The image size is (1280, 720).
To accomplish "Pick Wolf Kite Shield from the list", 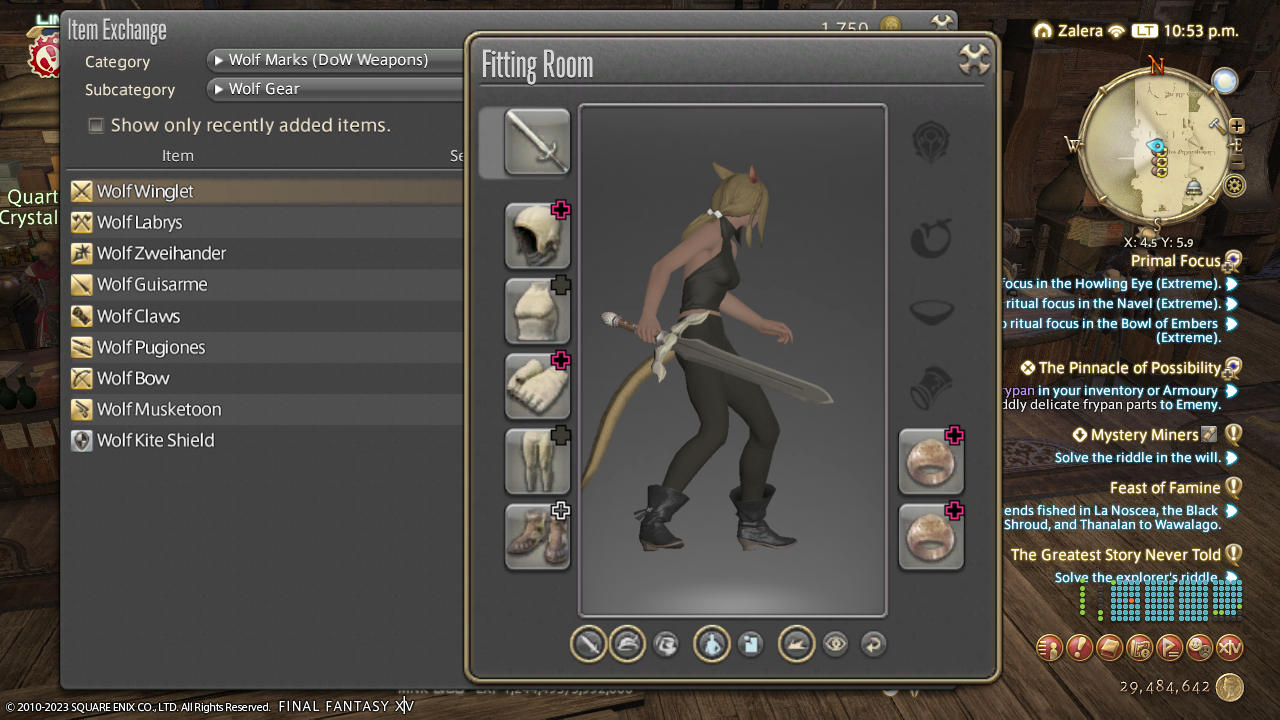I will click(x=156, y=440).
